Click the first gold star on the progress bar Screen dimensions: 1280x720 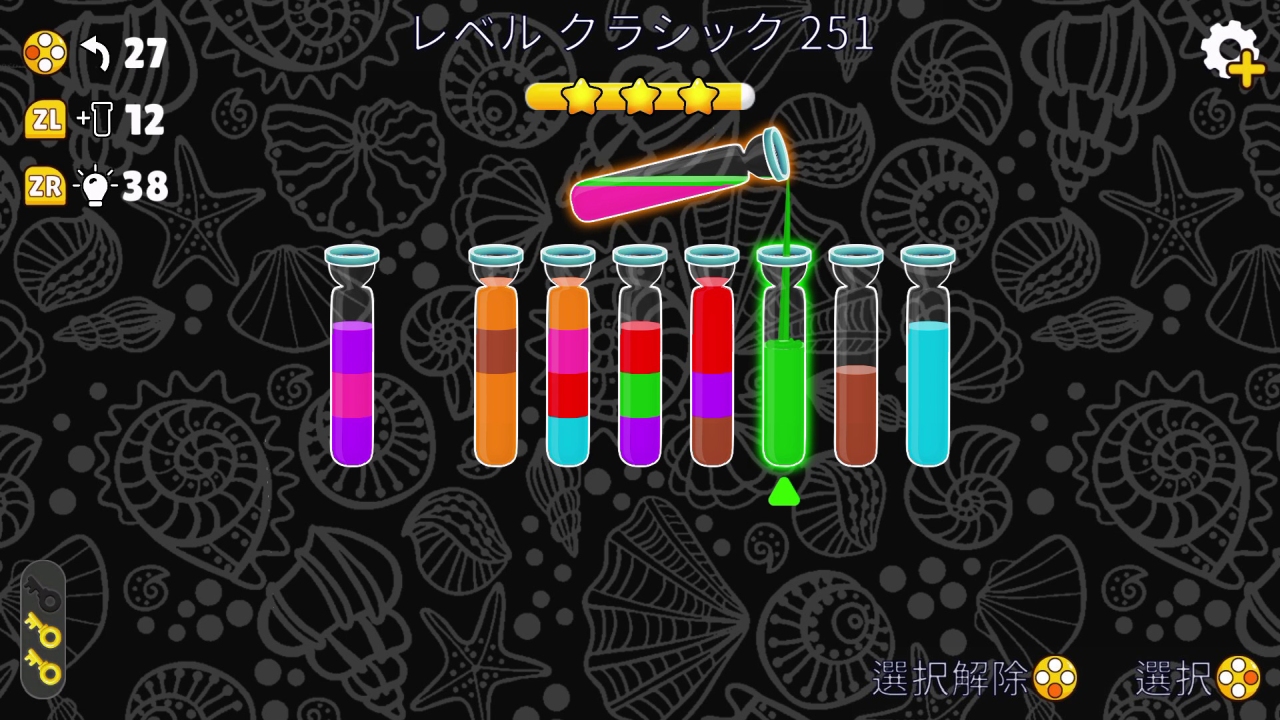click(x=580, y=96)
